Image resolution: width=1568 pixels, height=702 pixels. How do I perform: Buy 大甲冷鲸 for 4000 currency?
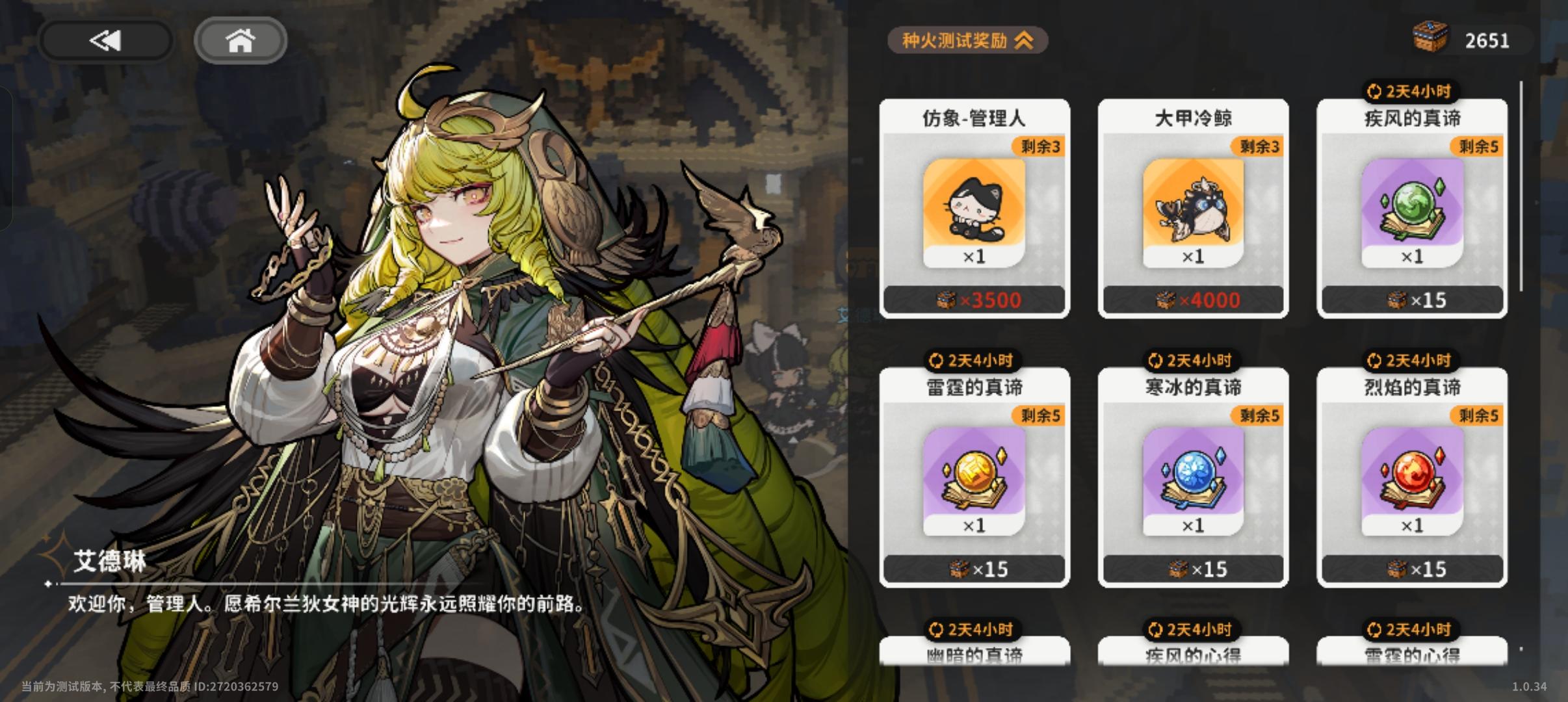[1195, 300]
